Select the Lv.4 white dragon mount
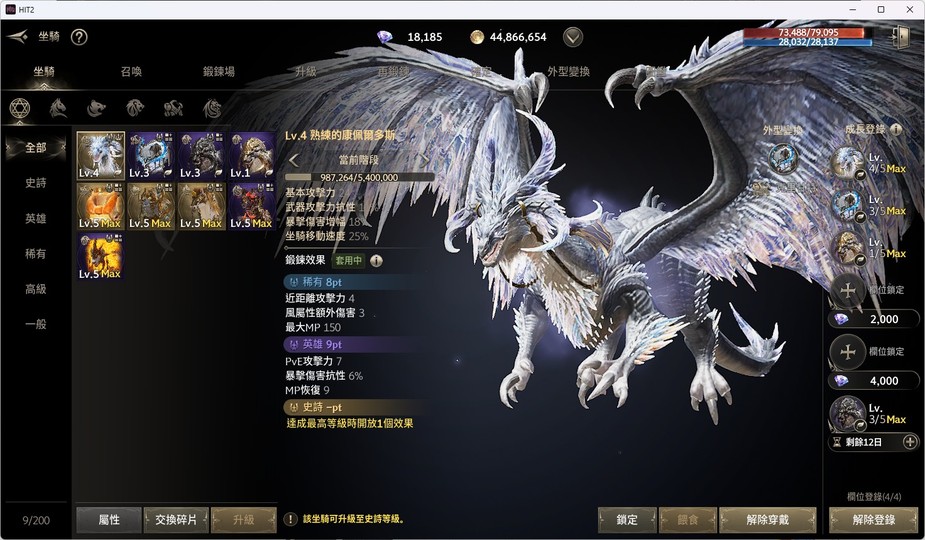Screen dimensions: 925x540 point(101,156)
